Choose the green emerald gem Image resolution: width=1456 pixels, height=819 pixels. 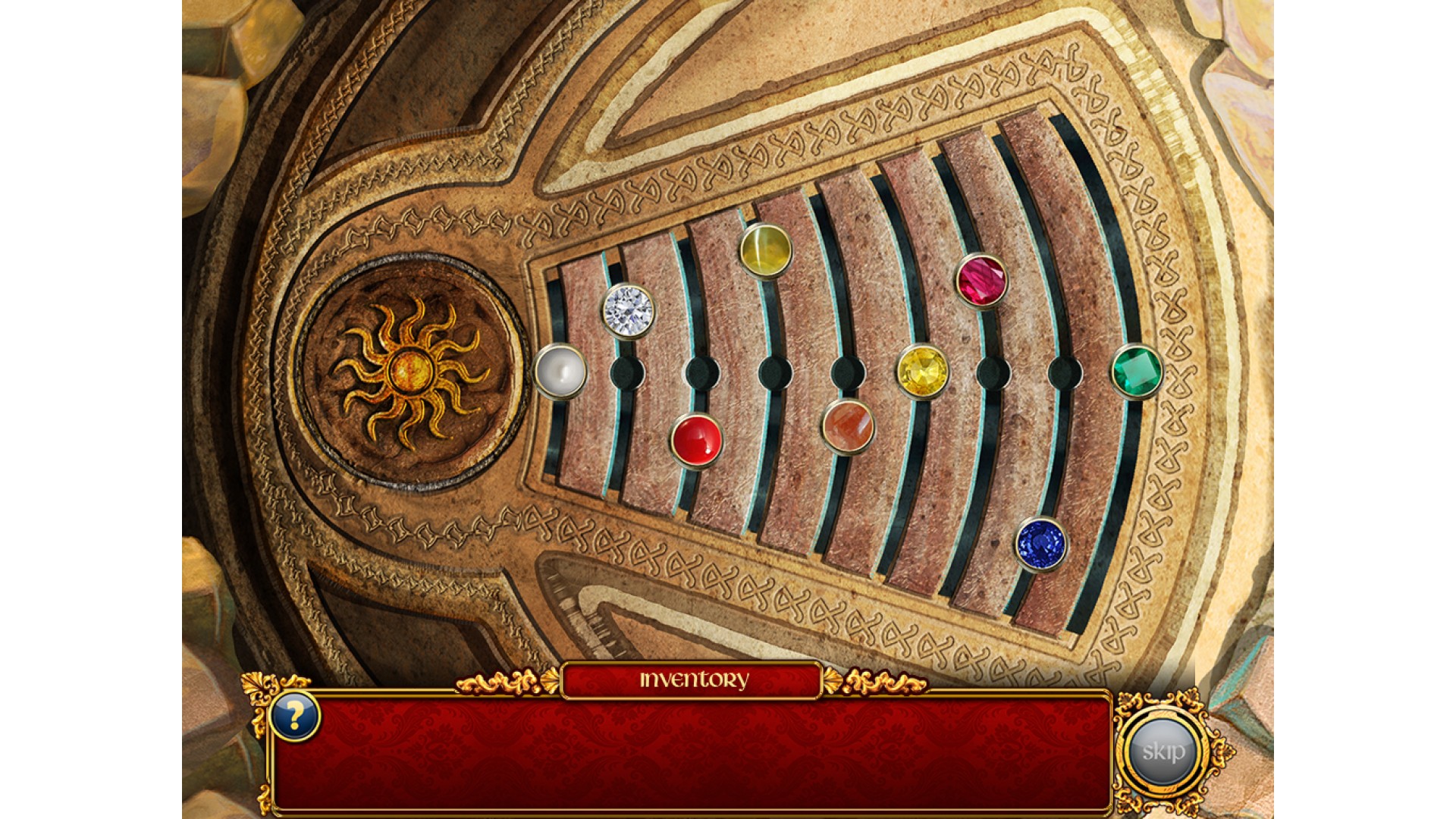1137,371
